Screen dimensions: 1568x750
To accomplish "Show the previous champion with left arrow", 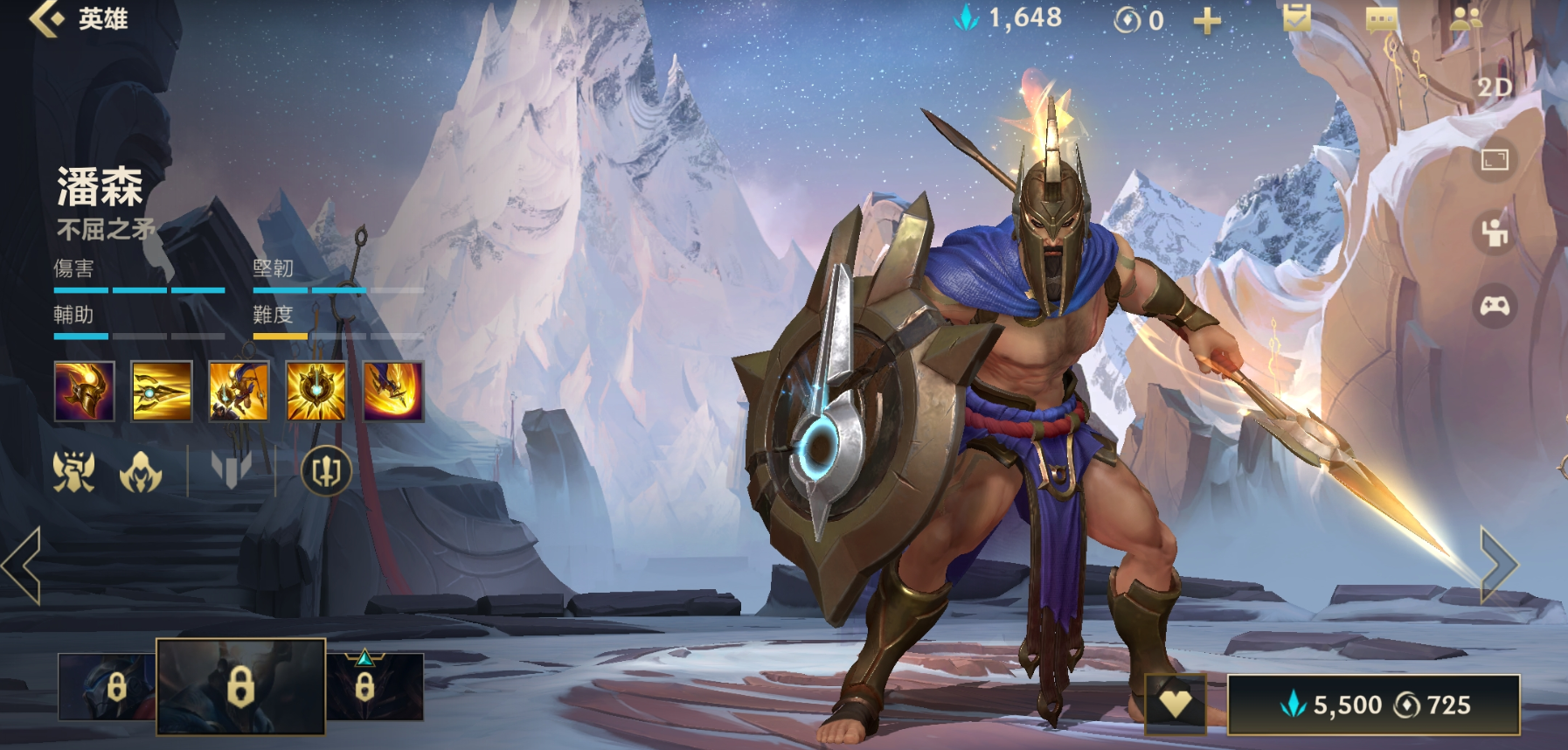I will coord(23,566).
